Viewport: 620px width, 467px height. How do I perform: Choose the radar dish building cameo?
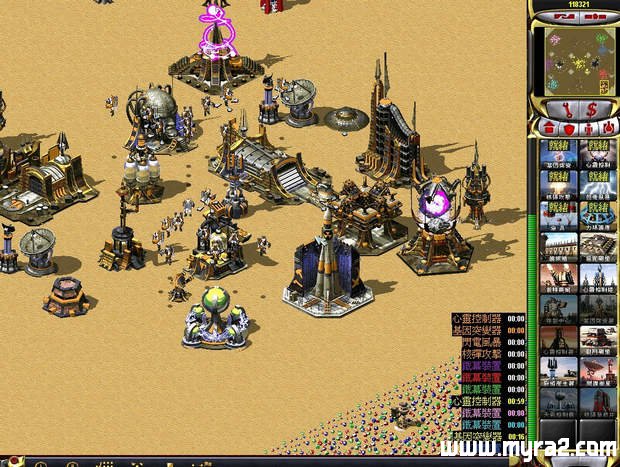point(596,370)
